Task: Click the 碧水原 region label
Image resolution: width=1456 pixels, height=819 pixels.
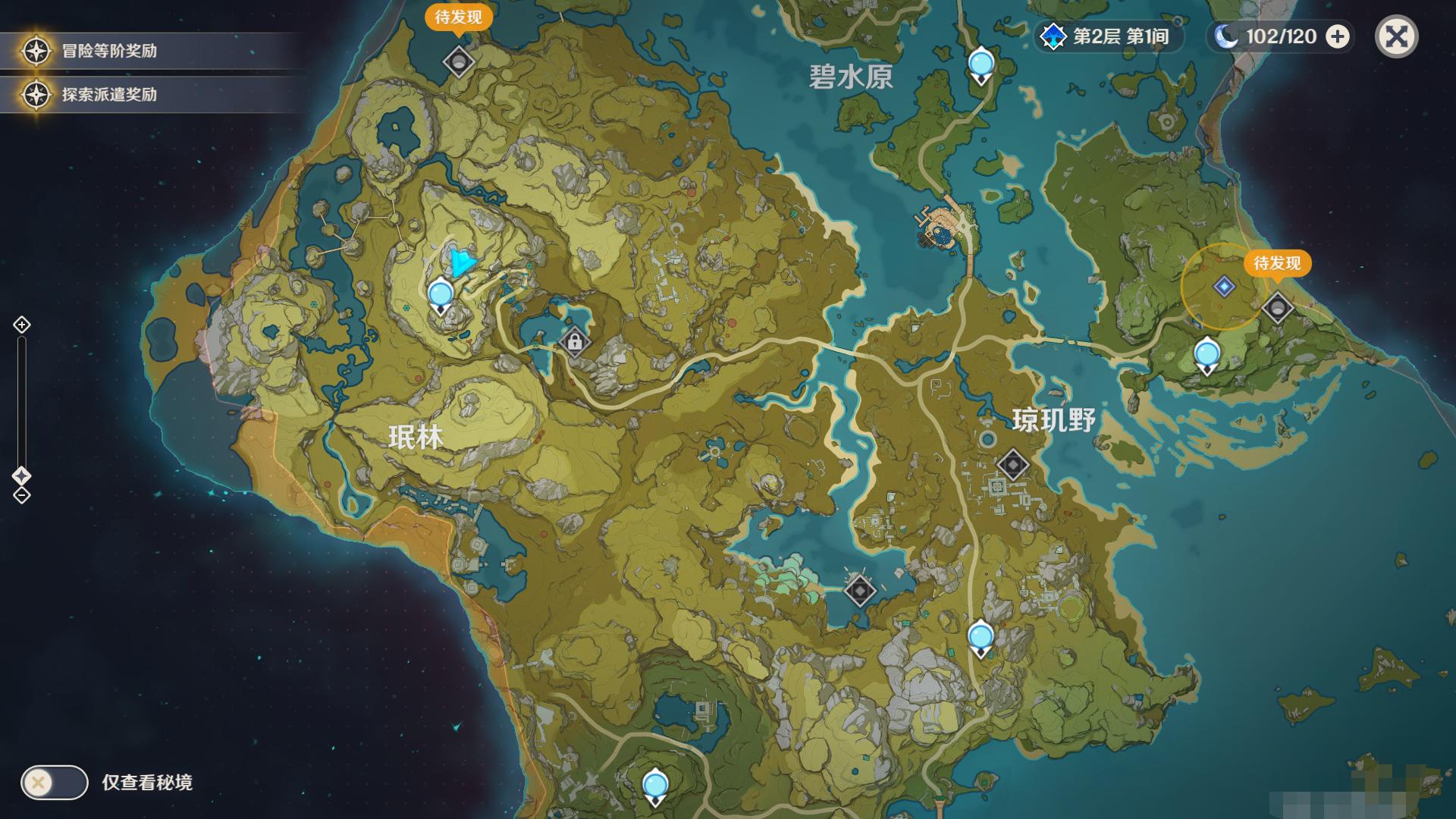Action: click(x=851, y=76)
